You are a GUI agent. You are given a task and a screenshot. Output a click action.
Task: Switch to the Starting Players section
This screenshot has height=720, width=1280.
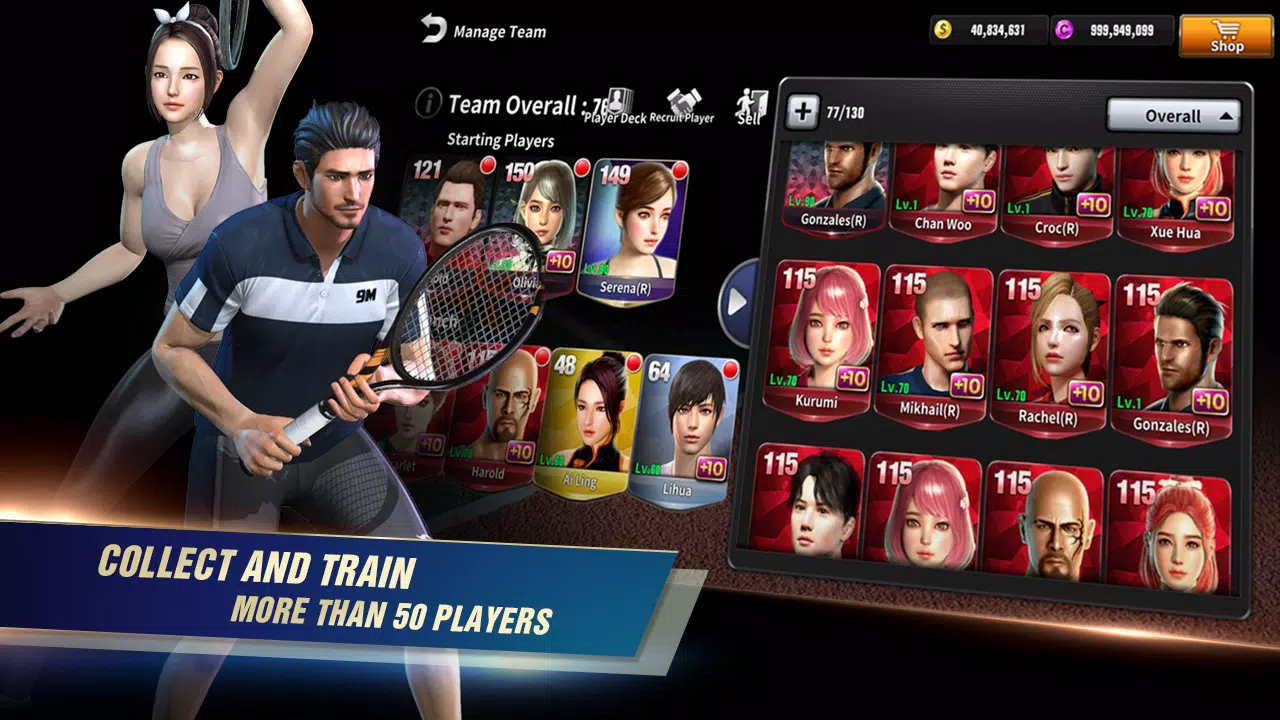coord(502,140)
